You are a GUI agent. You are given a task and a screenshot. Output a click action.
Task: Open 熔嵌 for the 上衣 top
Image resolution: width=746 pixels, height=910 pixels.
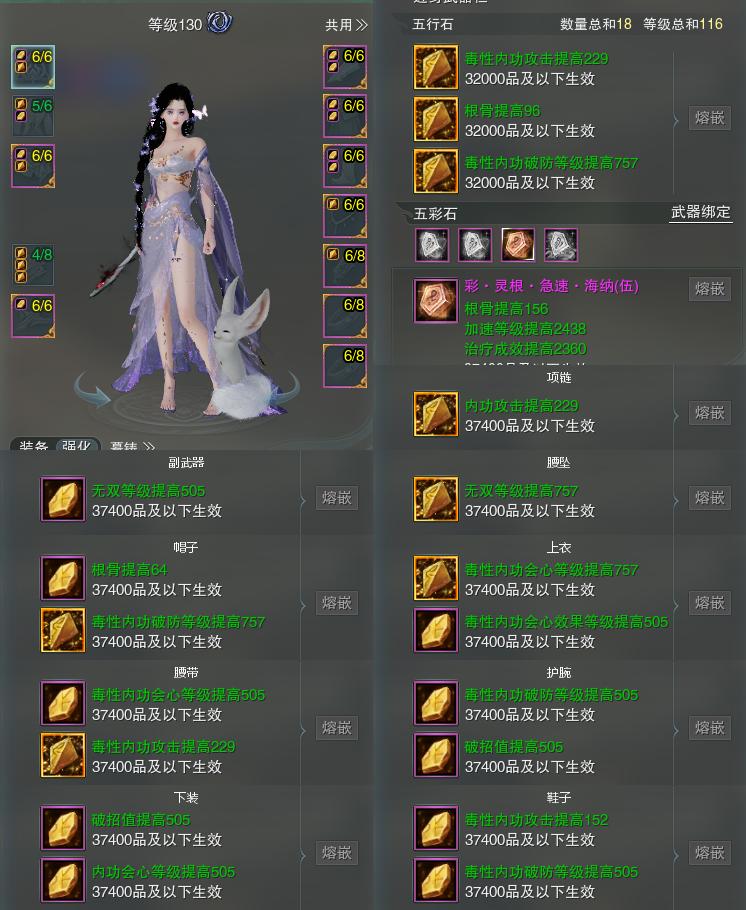pos(709,603)
